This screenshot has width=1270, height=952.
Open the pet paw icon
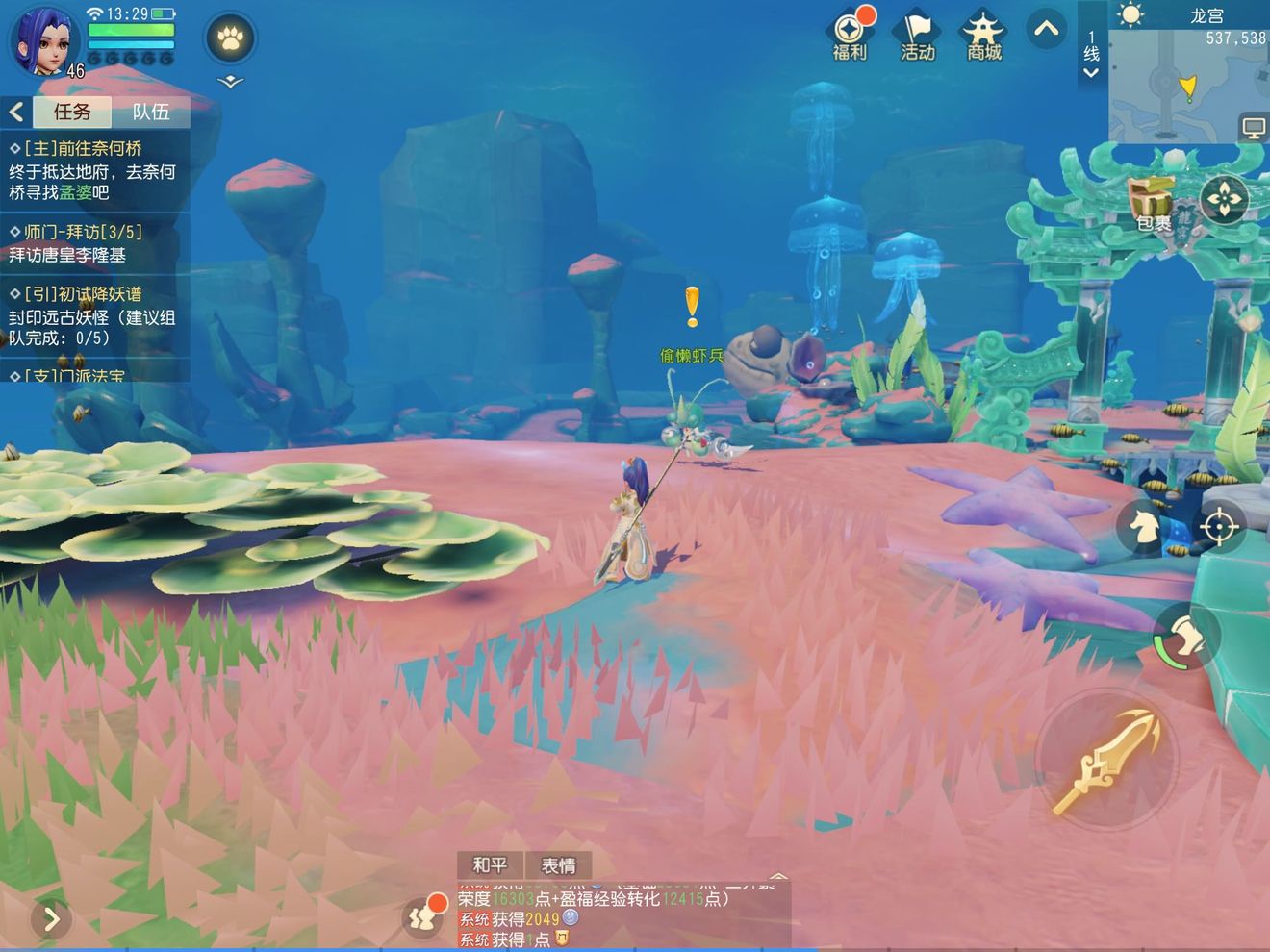(x=230, y=39)
